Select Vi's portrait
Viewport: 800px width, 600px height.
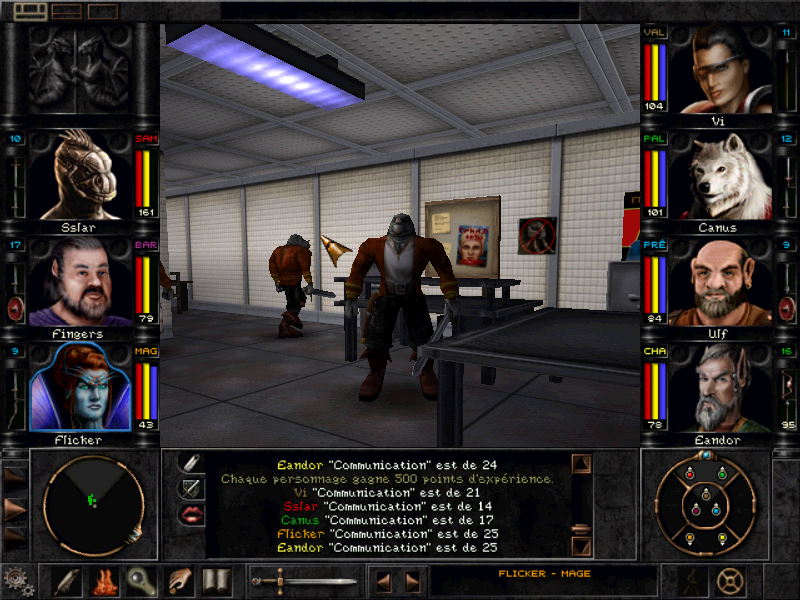coord(719,68)
